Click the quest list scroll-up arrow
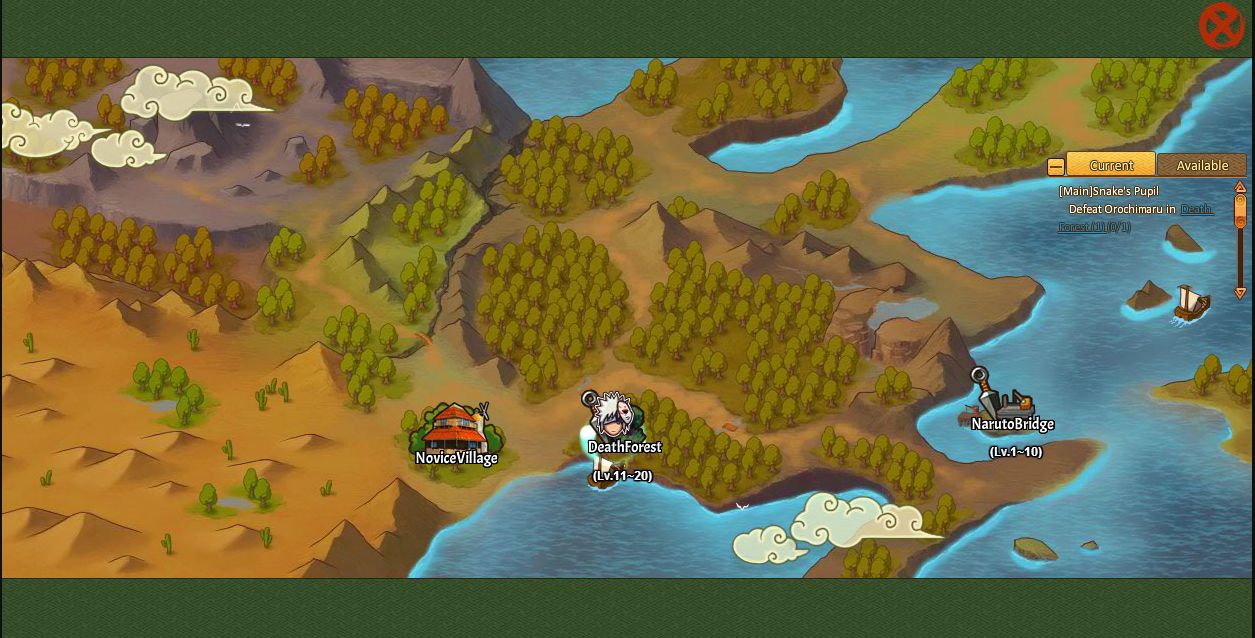Viewport: 1255px width, 638px height. [1240, 186]
